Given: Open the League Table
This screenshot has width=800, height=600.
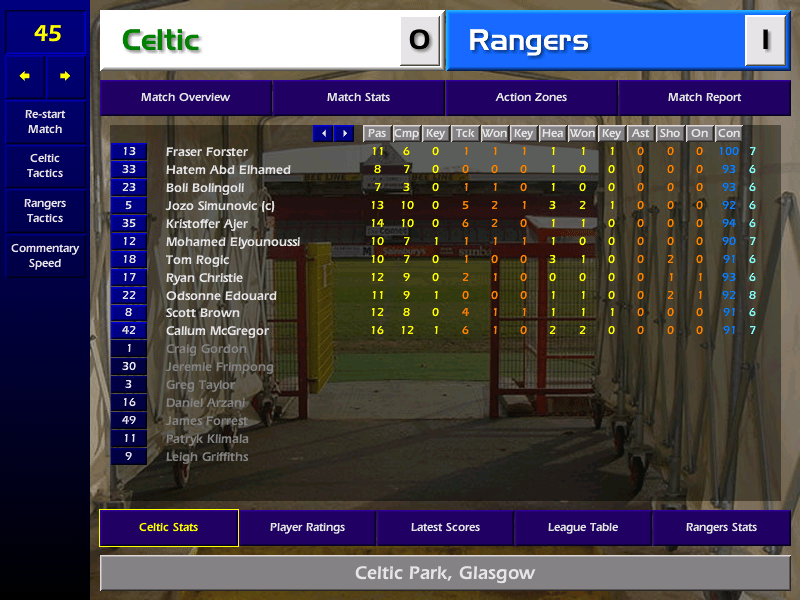Looking at the screenshot, I should [x=583, y=528].
